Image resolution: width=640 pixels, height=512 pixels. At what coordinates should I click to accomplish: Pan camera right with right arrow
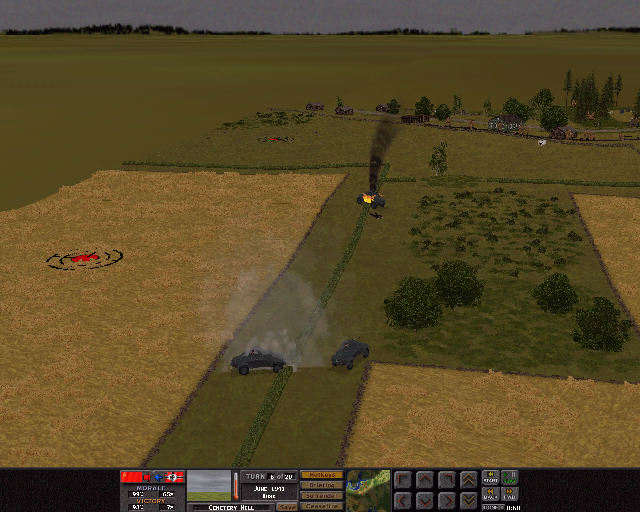[446, 499]
